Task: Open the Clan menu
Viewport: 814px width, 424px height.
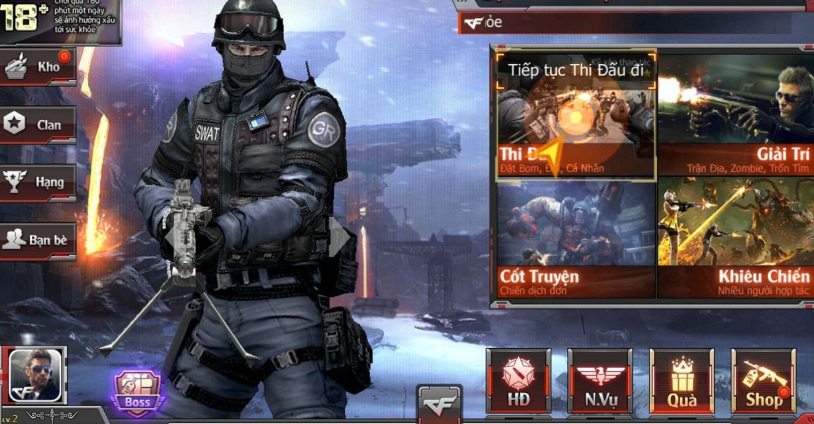Action: pyautogui.click(x=37, y=124)
